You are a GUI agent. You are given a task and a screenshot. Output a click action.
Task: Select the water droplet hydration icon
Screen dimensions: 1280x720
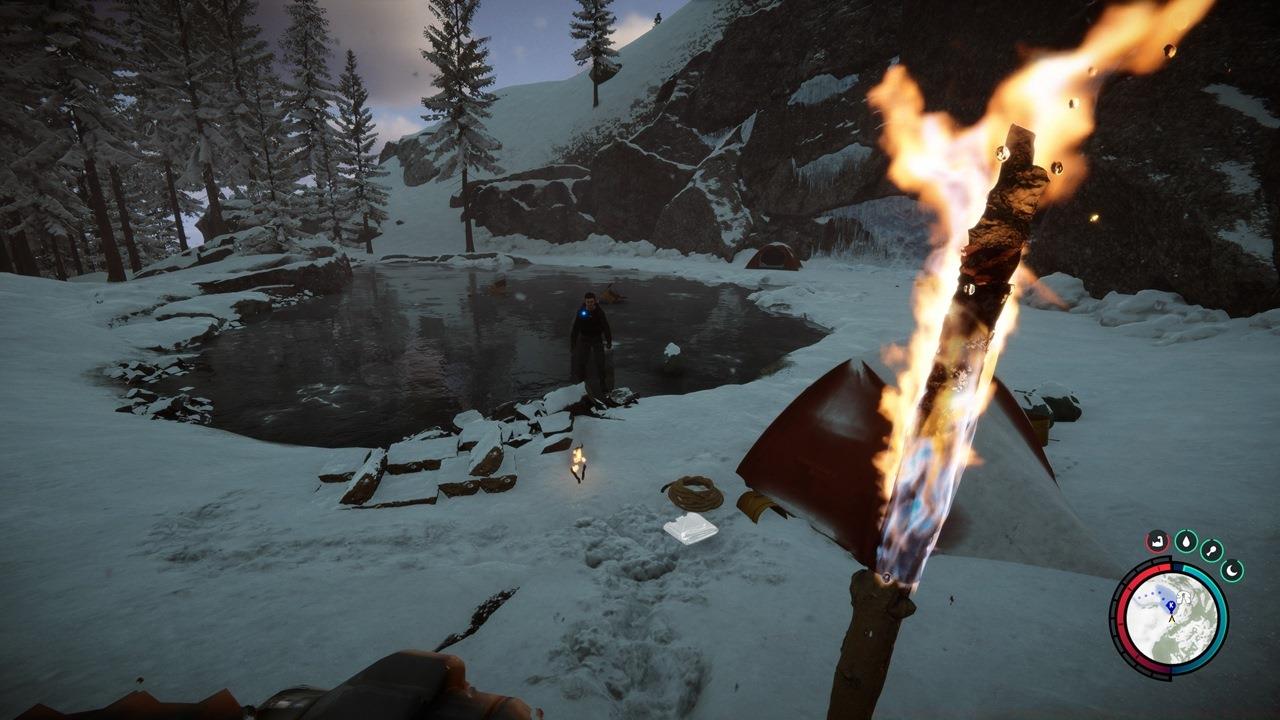1187,541
